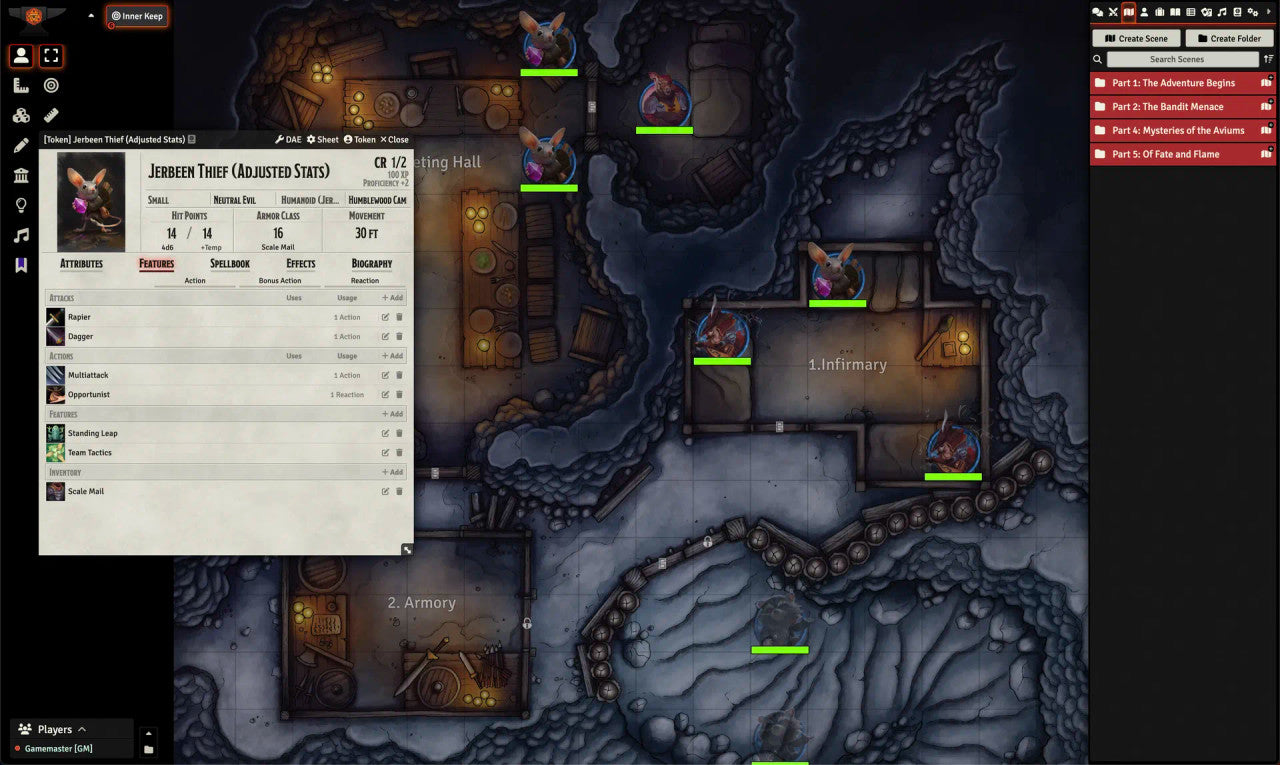The width and height of the screenshot is (1280, 765).
Task: Click the Create Scene button
Action: tap(1136, 38)
